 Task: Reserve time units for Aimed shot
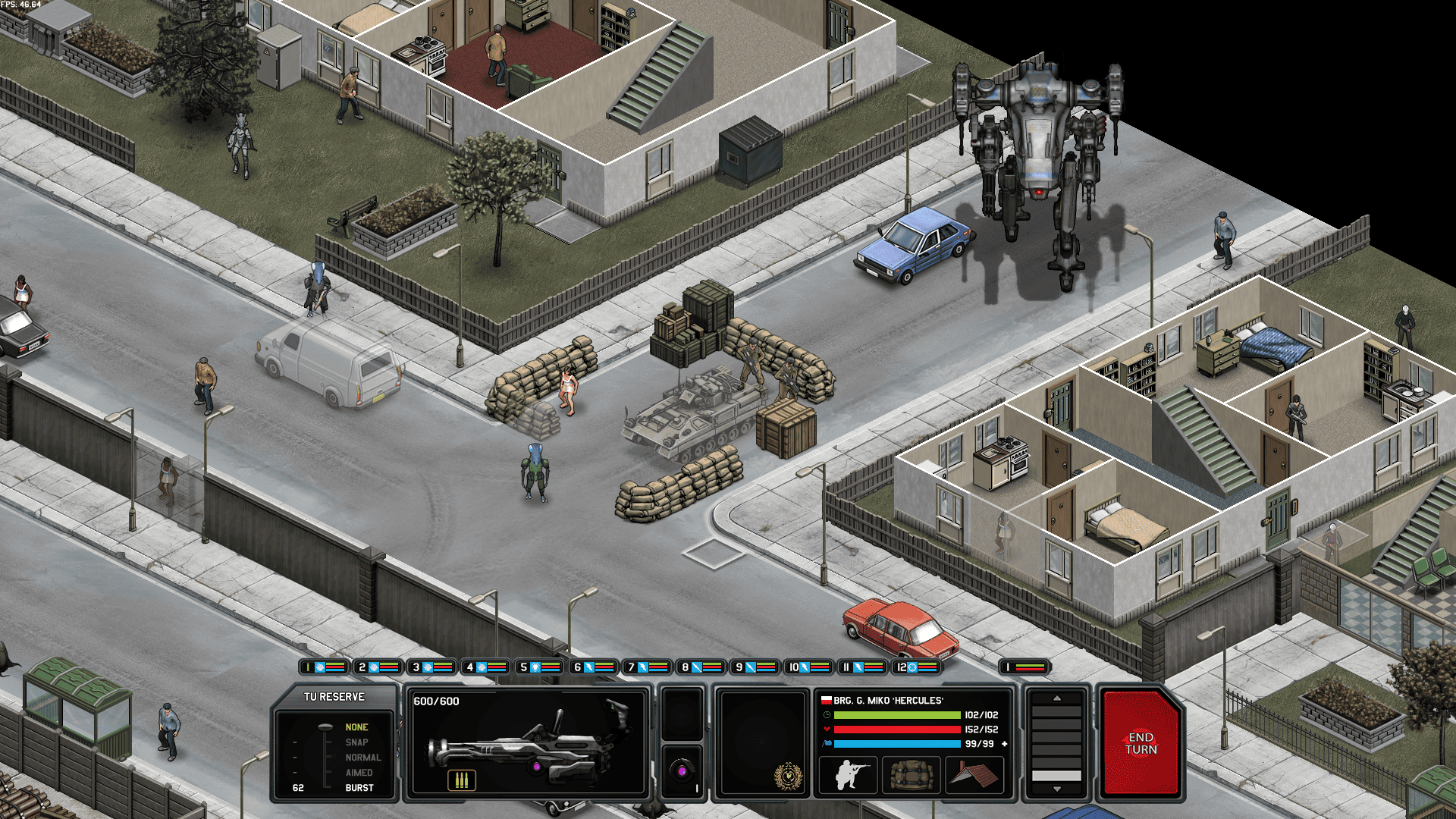359,773
